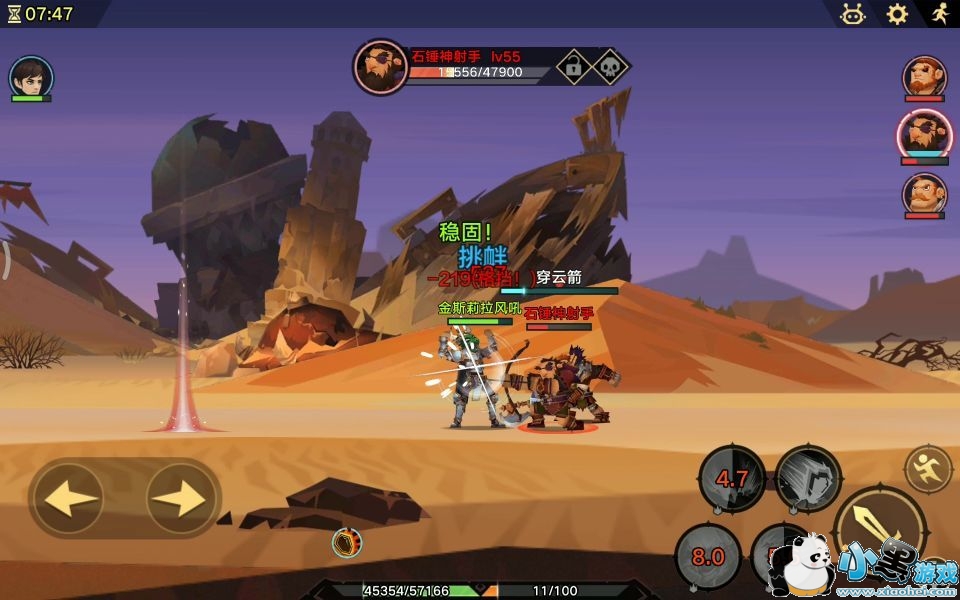Toggle the robot auto-battle icon
960x600 pixels.
click(852, 14)
